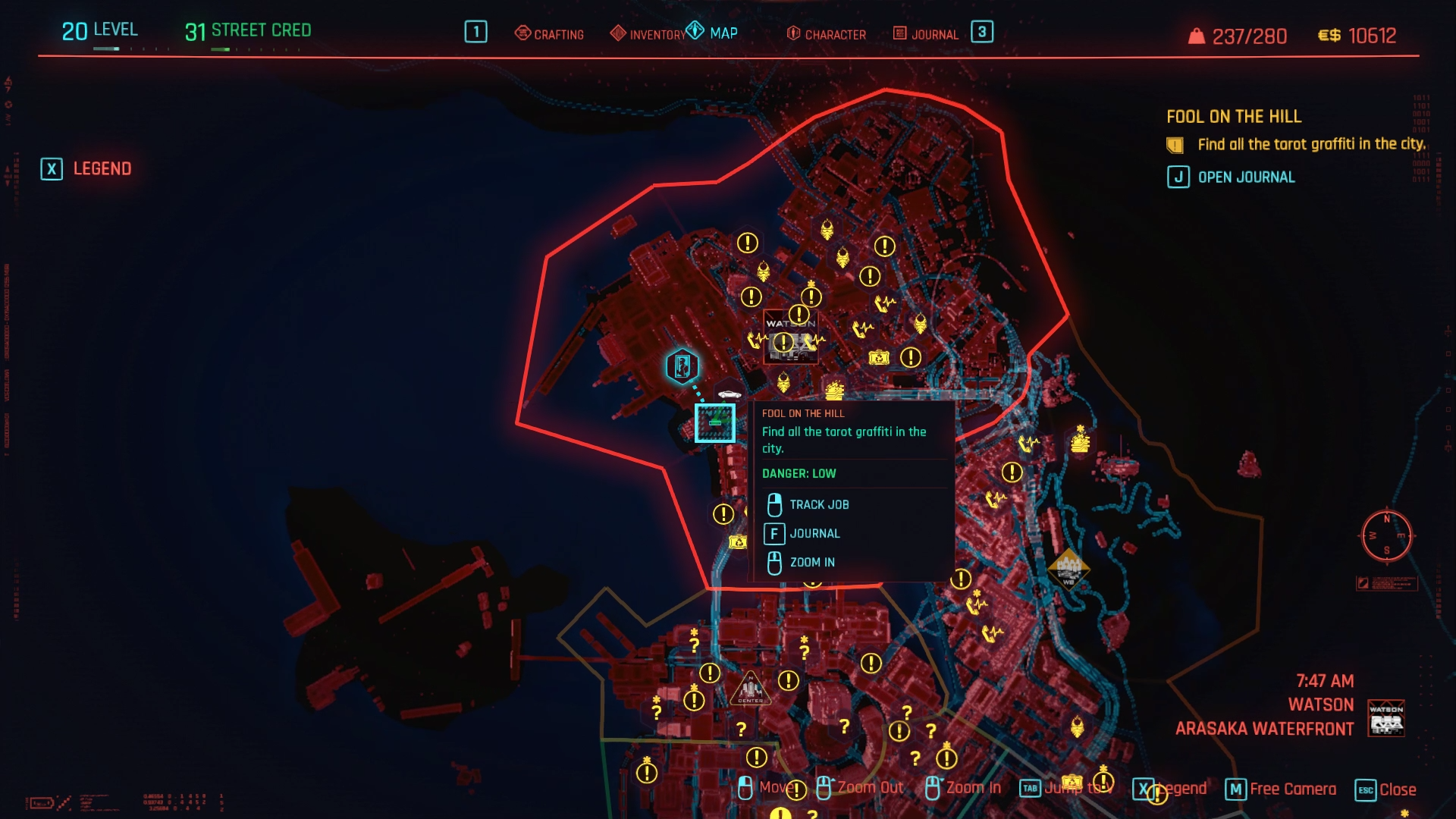Select the highlighted cyan square job marker
Viewport: 1456px width, 819px height.
pos(714,422)
